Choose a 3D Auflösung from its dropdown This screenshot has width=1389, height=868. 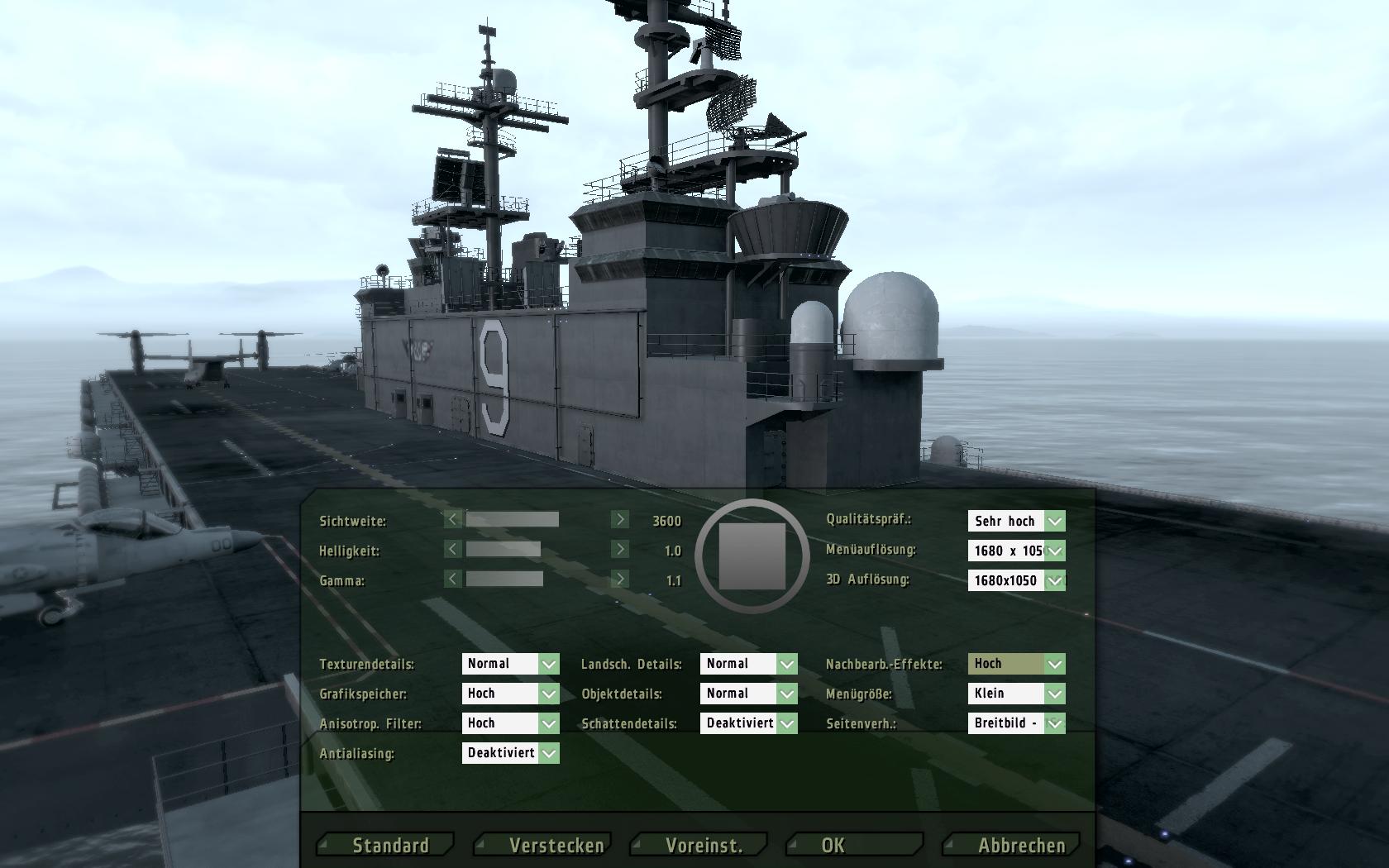1054,580
